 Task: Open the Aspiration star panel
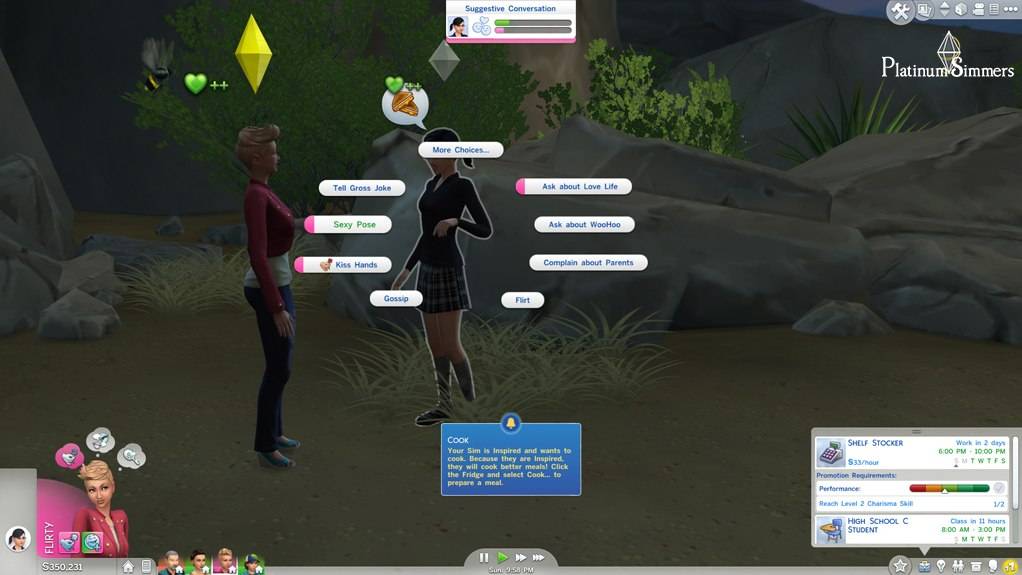(x=900, y=566)
